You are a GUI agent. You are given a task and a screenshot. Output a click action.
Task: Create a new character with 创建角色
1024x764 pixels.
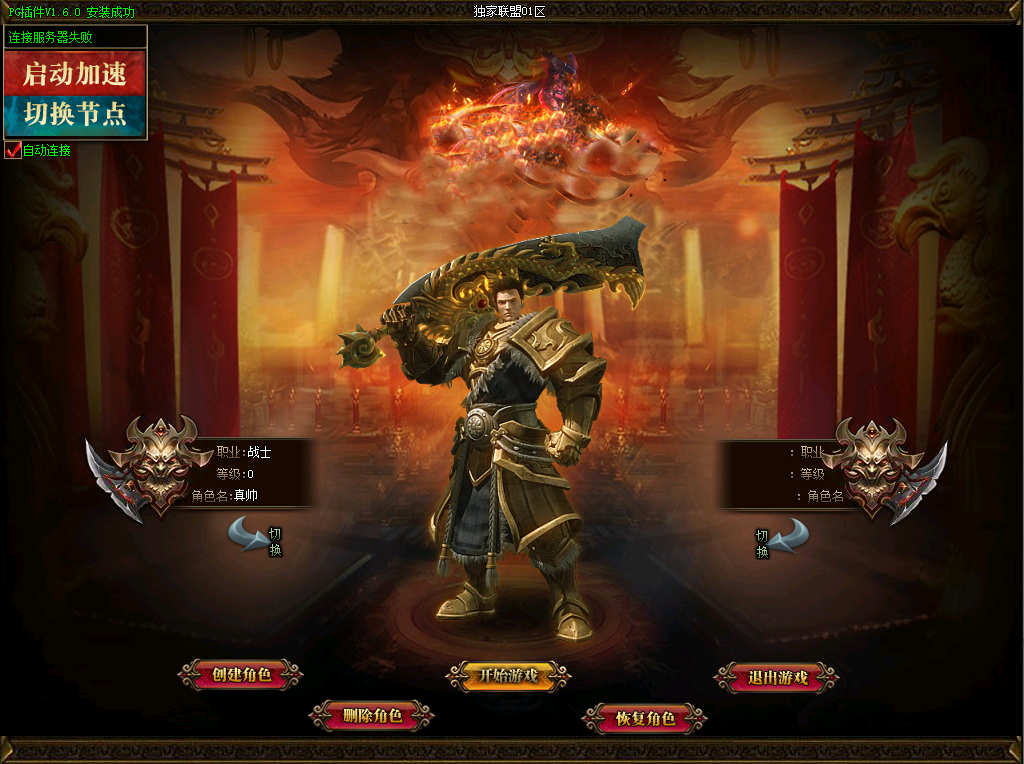point(241,675)
